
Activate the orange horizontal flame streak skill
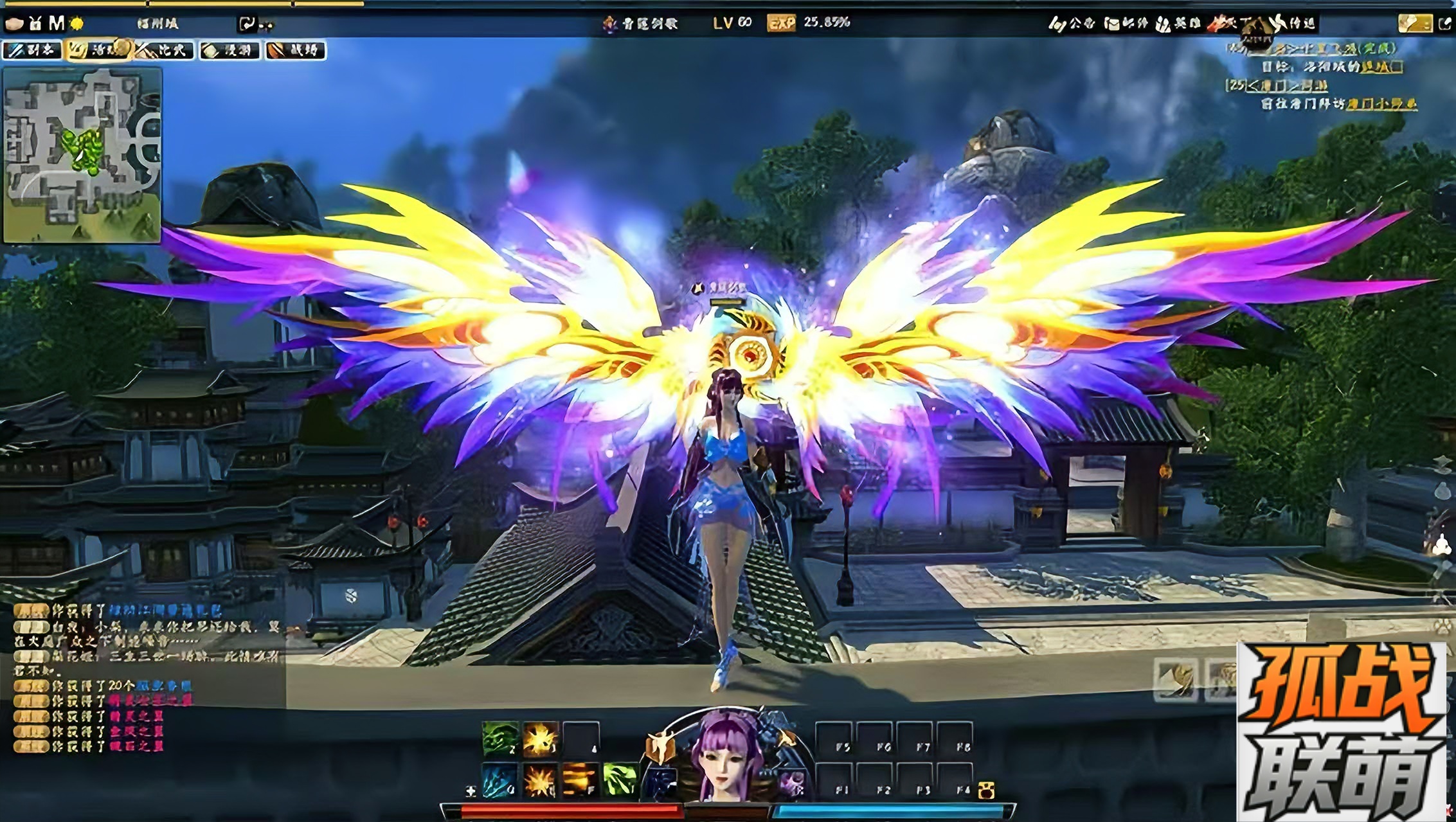coord(580,781)
